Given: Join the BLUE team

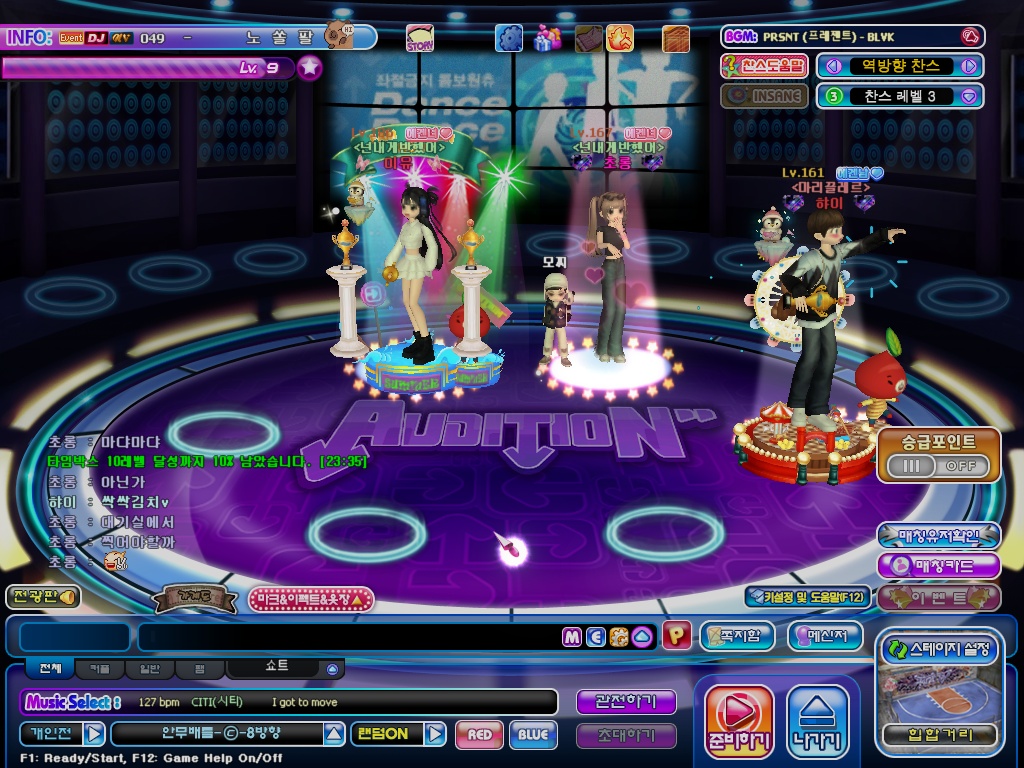Looking at the screenshot, I should 533,734.
